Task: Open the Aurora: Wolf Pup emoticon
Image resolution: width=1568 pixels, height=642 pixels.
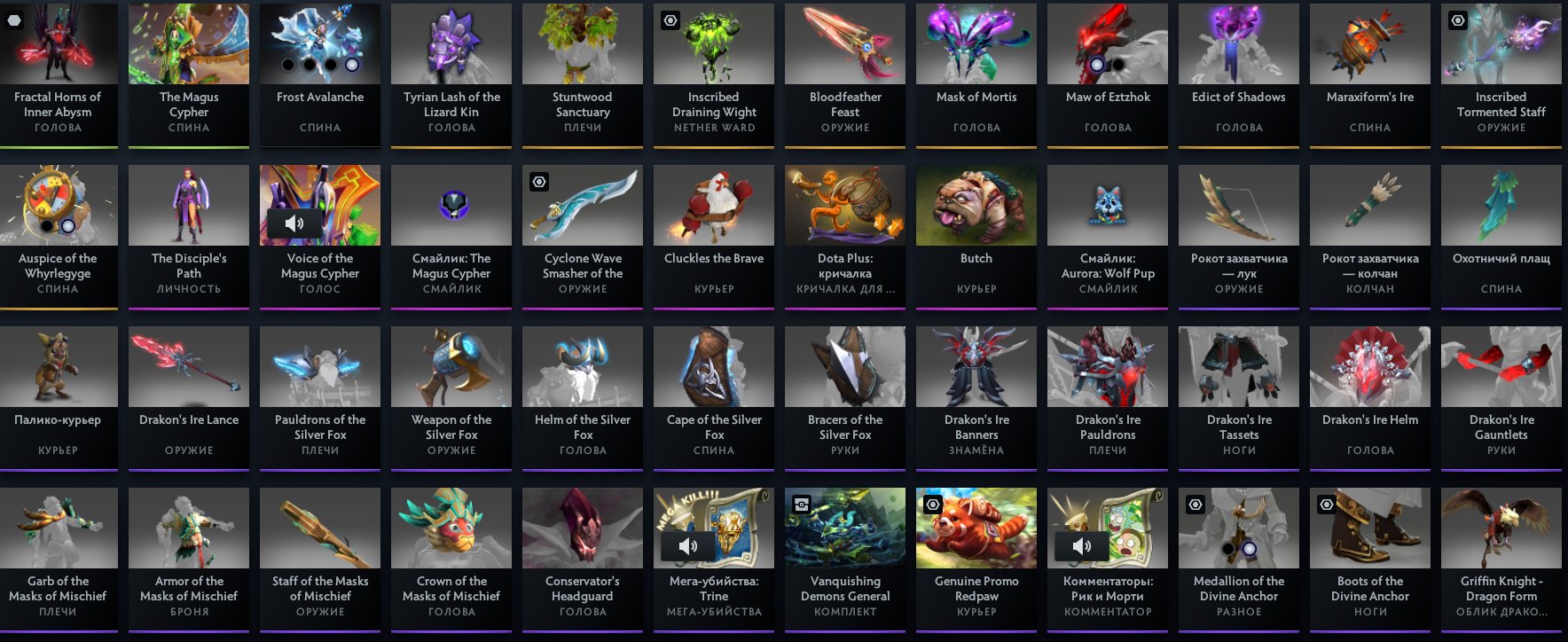Action: (x=1107, y=205)
